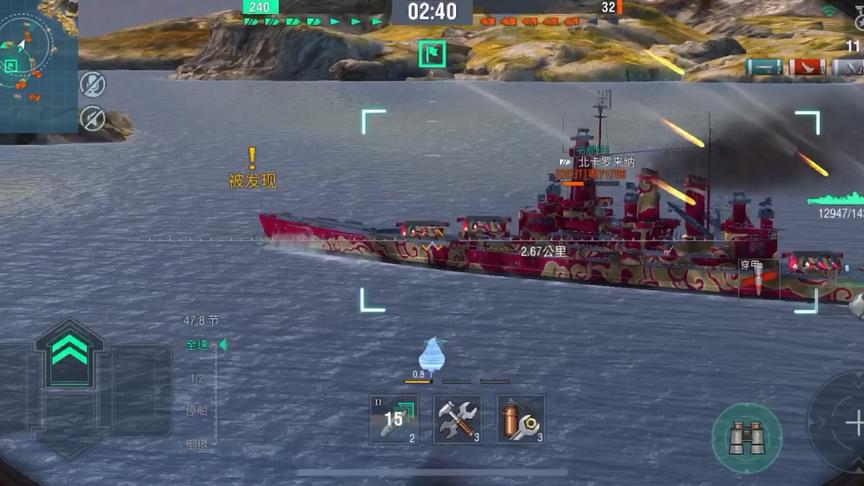Viewport: 864px width, 486px height.
Task: Set throttle to 1/2 speed
Action: pyautogui.click(x=197, y=378)
